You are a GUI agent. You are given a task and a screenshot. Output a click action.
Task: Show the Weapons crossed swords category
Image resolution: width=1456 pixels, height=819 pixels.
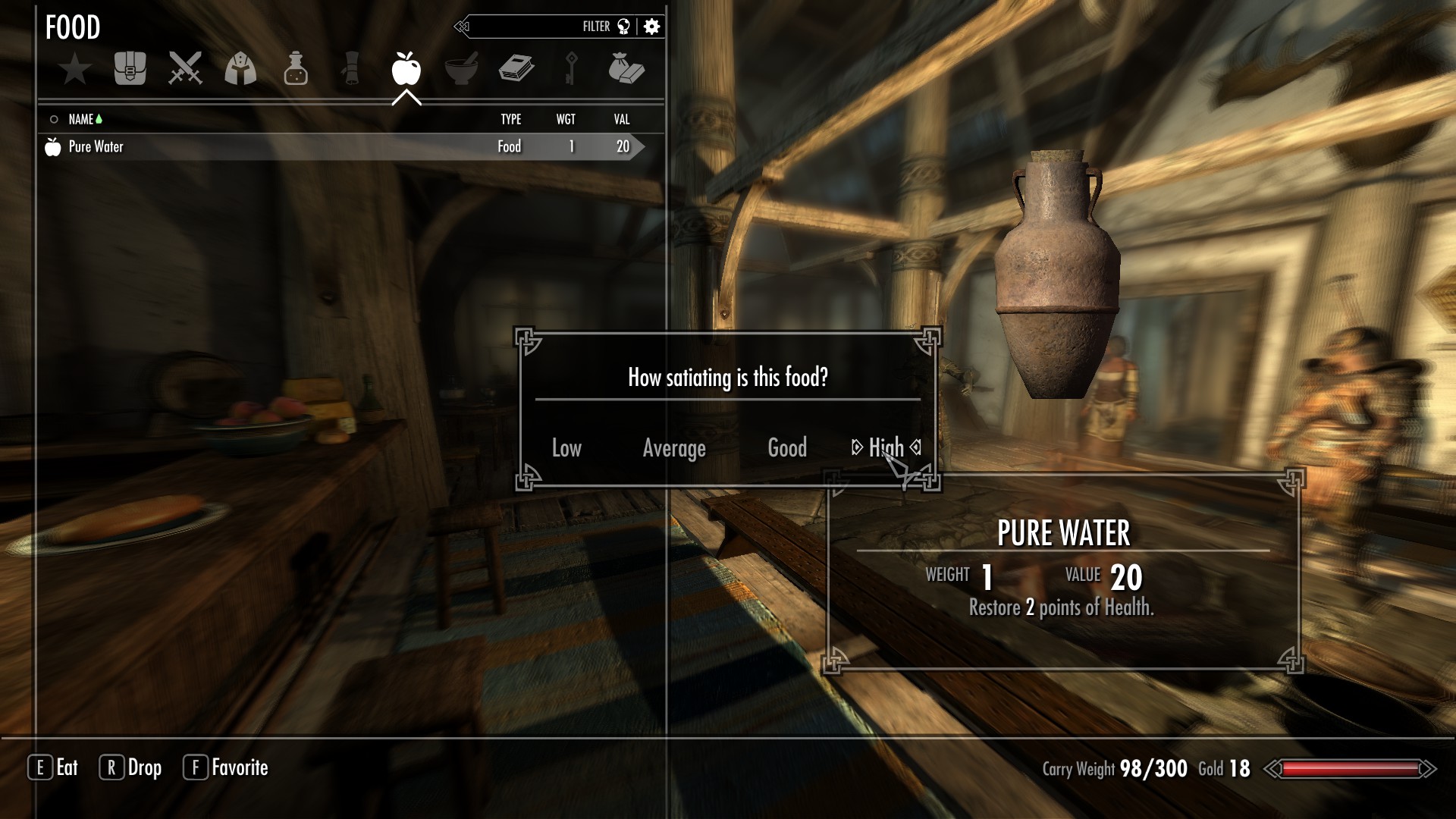(x=185, y=69)
